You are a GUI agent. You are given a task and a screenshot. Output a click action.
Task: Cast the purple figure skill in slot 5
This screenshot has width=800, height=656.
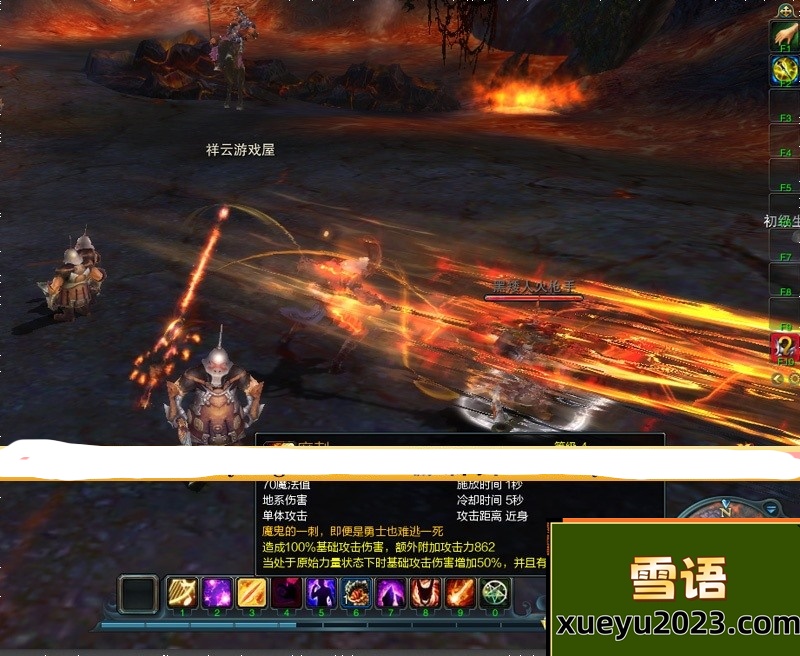[321, 594]
